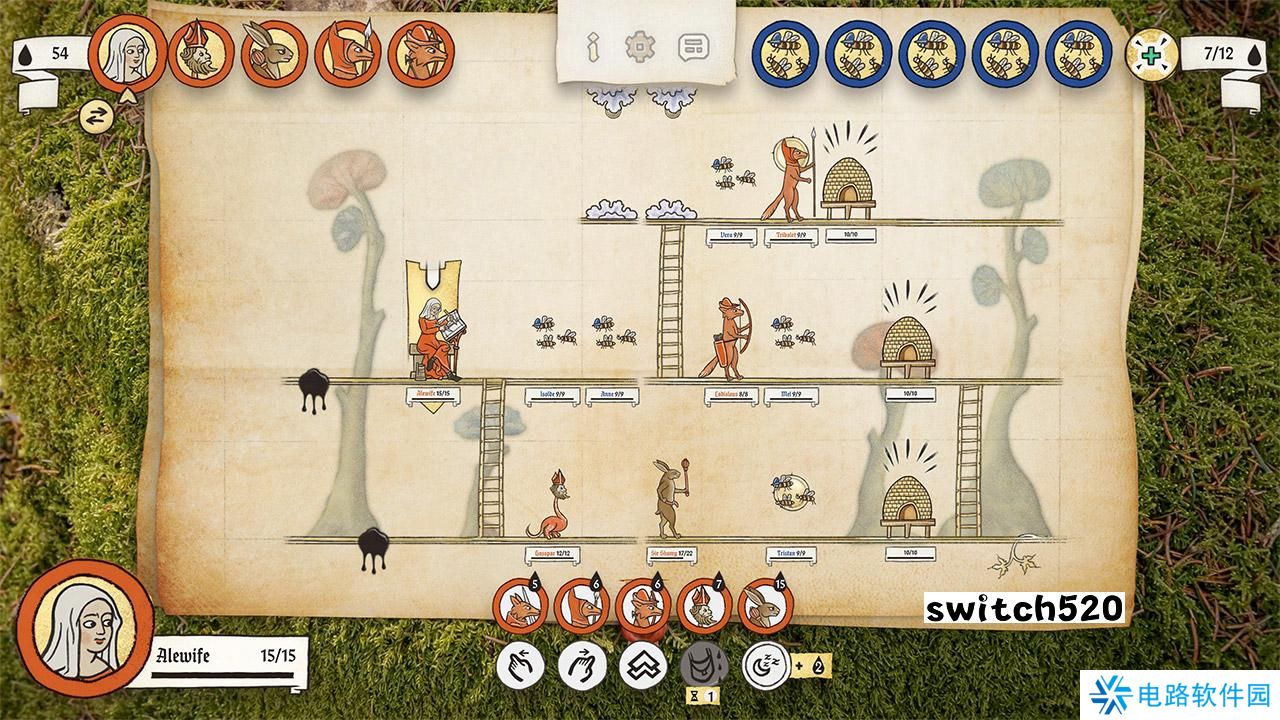Draw the hatted archer fox costing 6 ink

point(643,607)
